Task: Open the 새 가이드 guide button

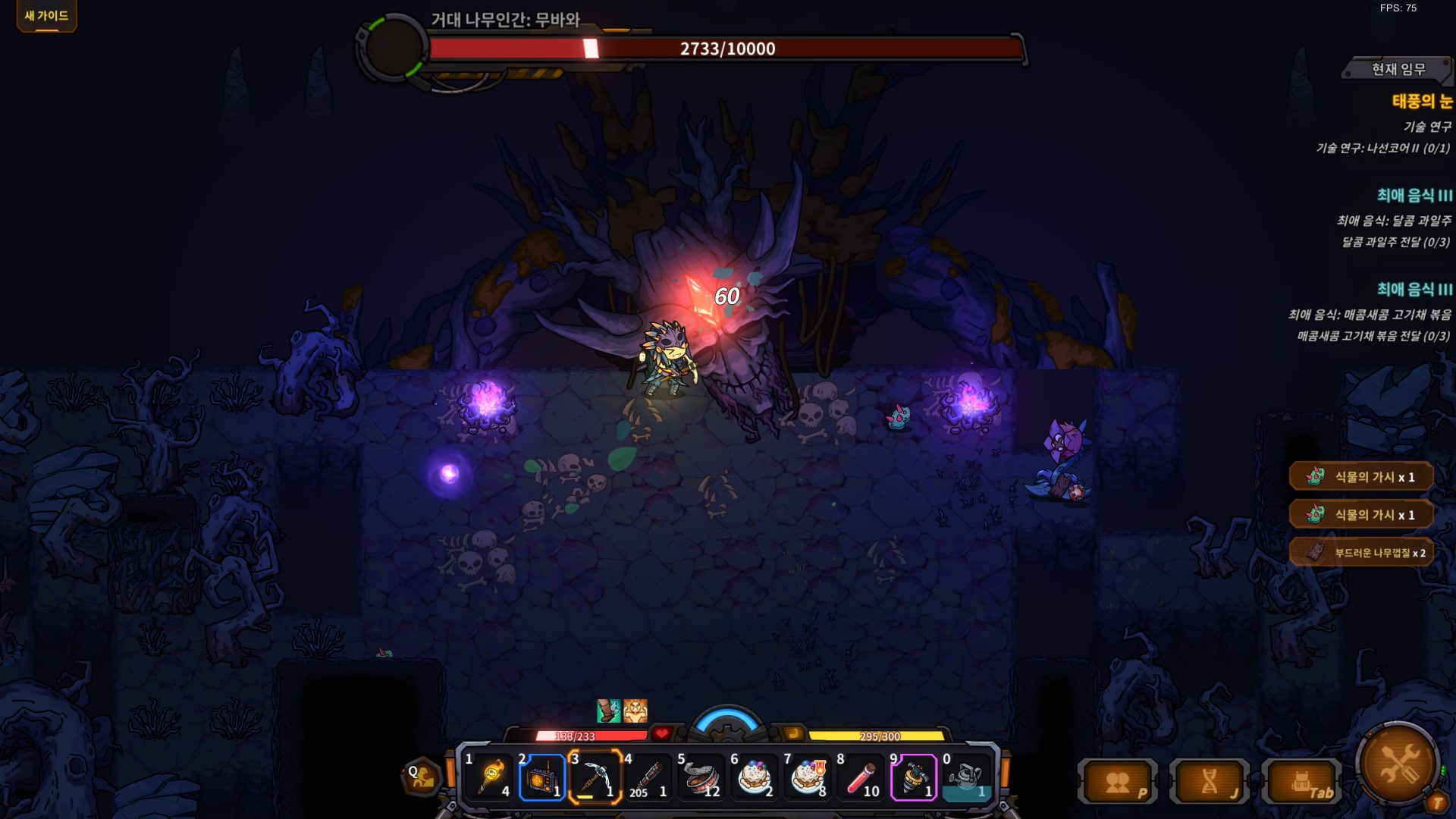Action: click(x=46, y=16)
